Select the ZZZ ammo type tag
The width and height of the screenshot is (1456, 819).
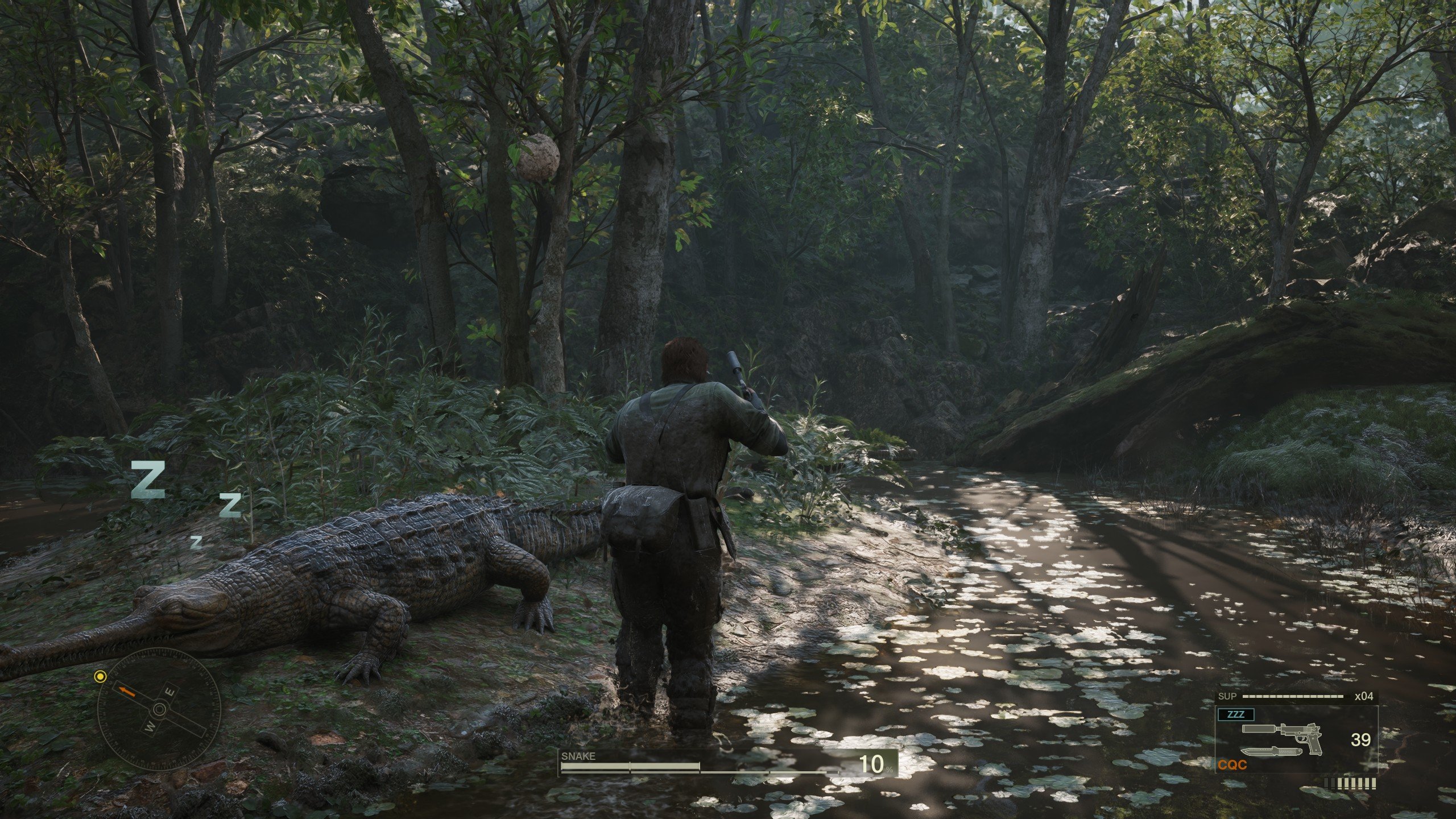[1235, 715]
